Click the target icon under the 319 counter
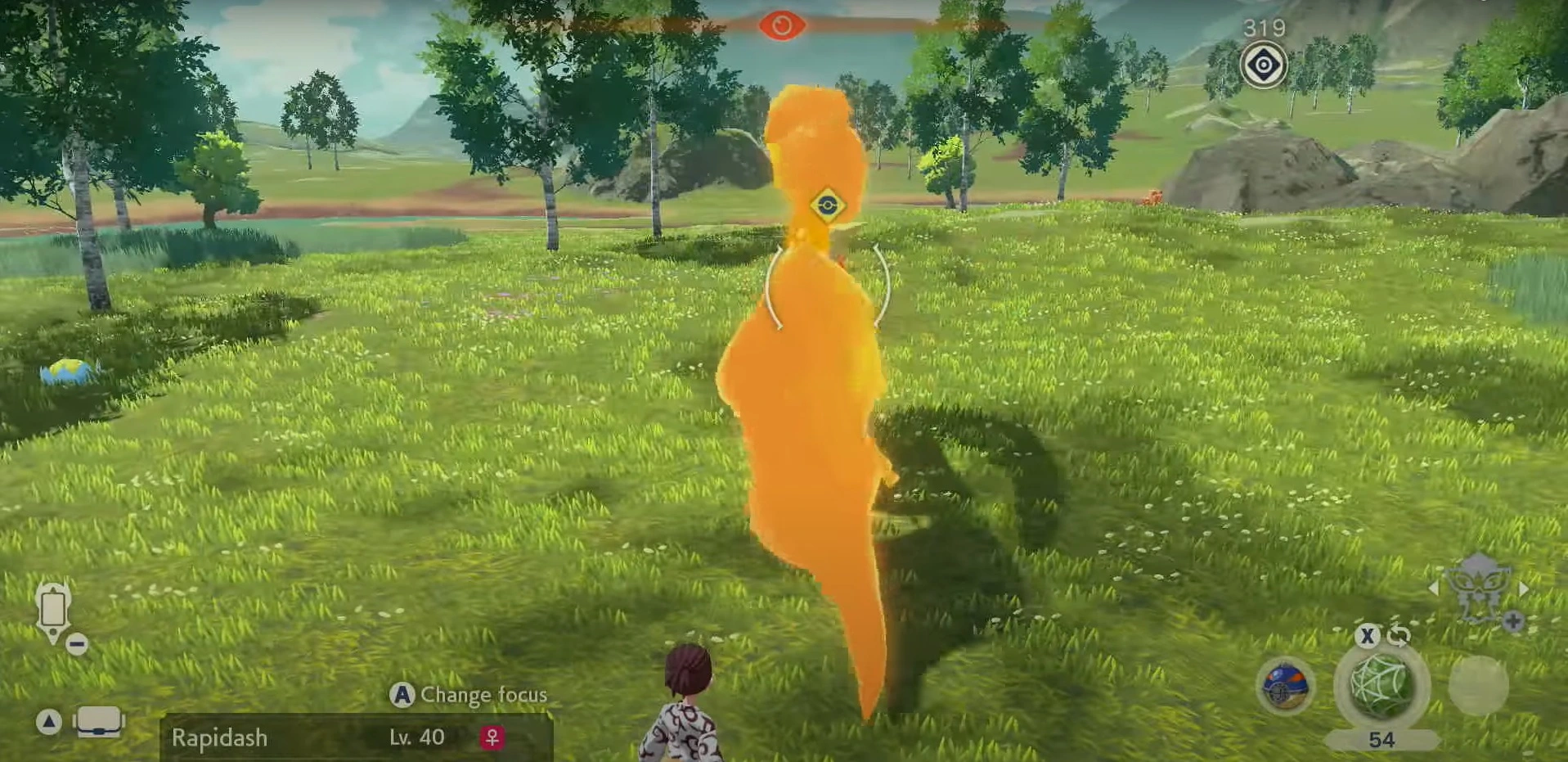Viewport: 1568px width, 762px height. point(1262,63)
